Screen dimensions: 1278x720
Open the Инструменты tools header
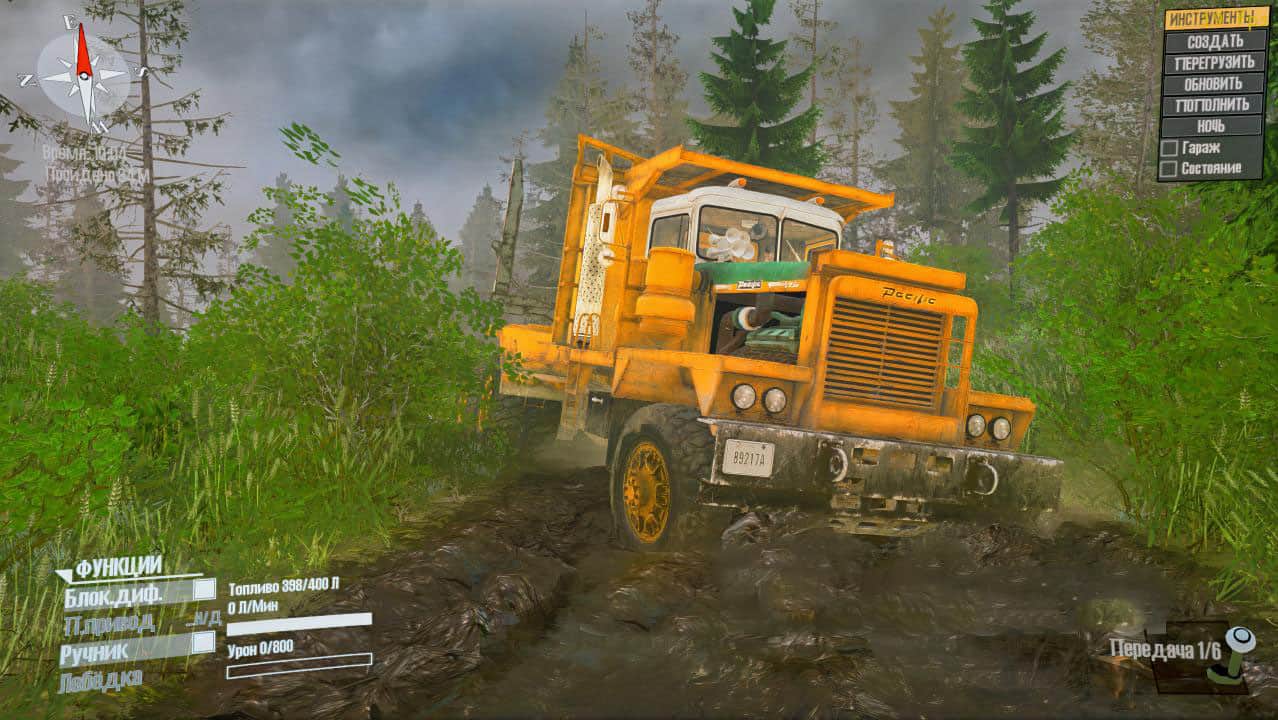[x=1212, y=18]
